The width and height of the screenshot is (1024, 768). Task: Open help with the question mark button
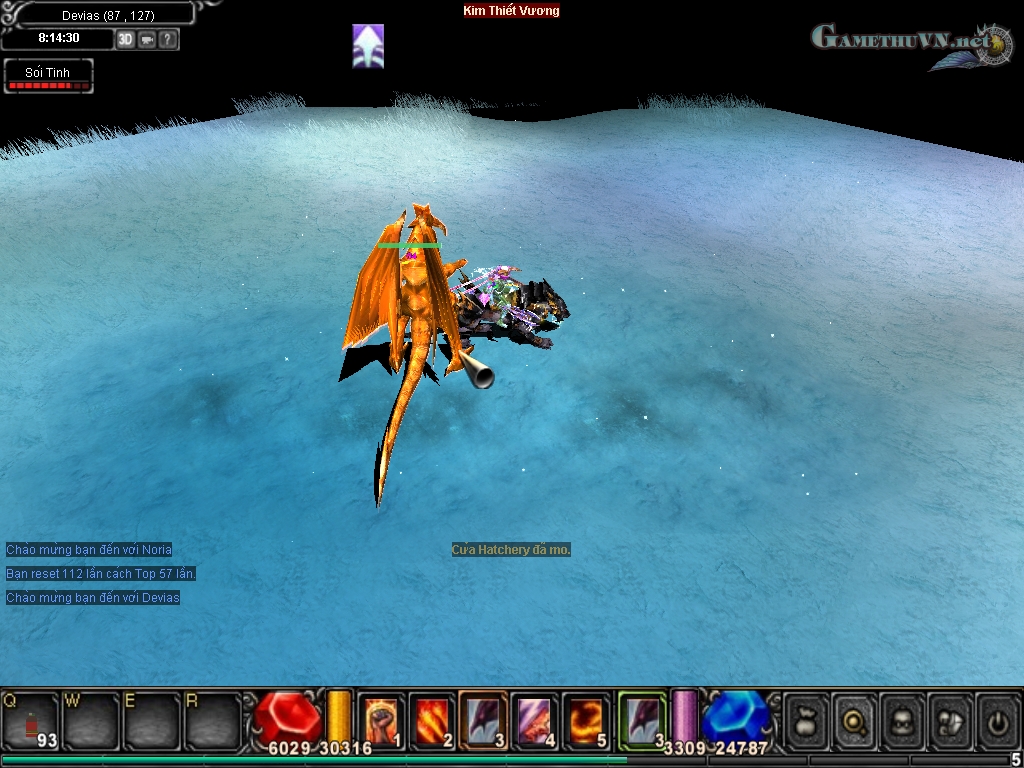pyautogui.click(x=168, y=40)
